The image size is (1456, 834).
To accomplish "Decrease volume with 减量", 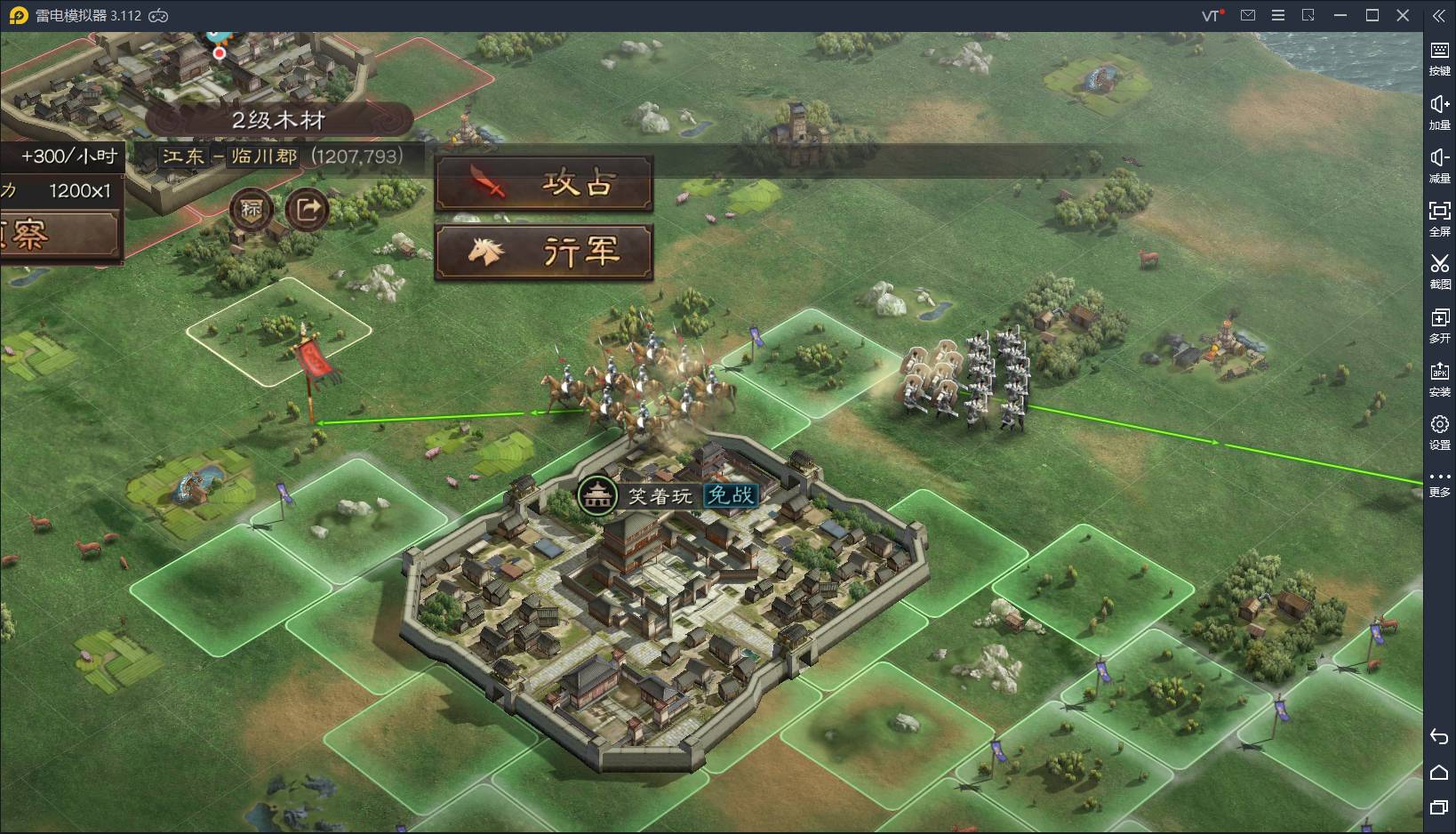I will point(1439,164).
